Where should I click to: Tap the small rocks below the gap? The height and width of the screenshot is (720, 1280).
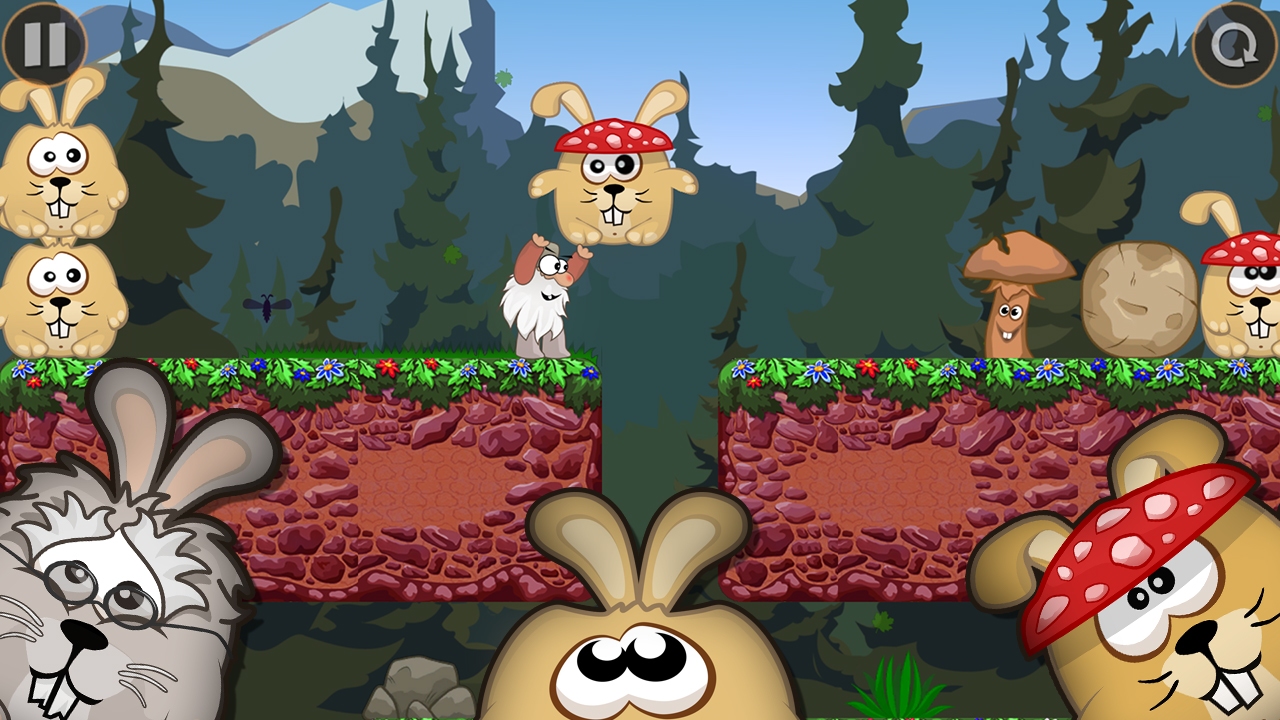point(420,690)
